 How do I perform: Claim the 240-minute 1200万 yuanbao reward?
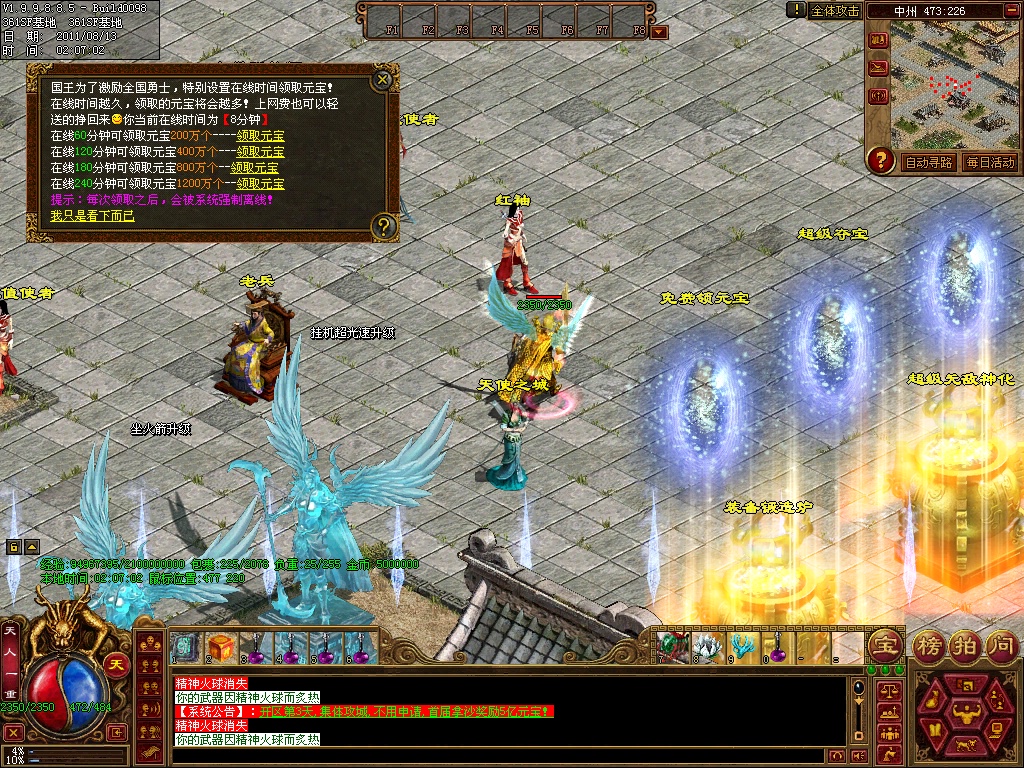point(260,184)
